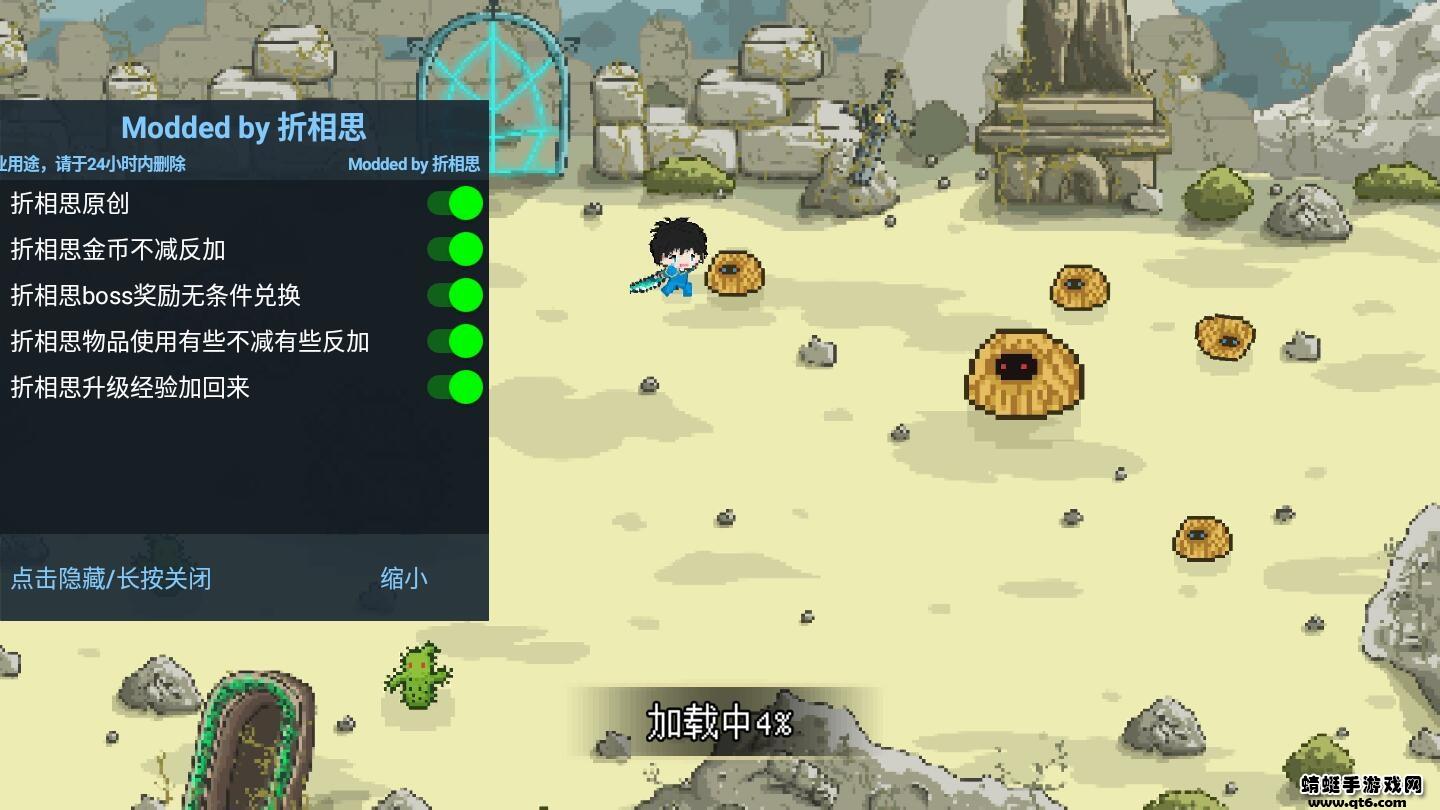Image resolution: width=1440 pixels, height=810 pixels.
Task: Click the antlion nest at the bottom right
Action: tap(1200, 537)
